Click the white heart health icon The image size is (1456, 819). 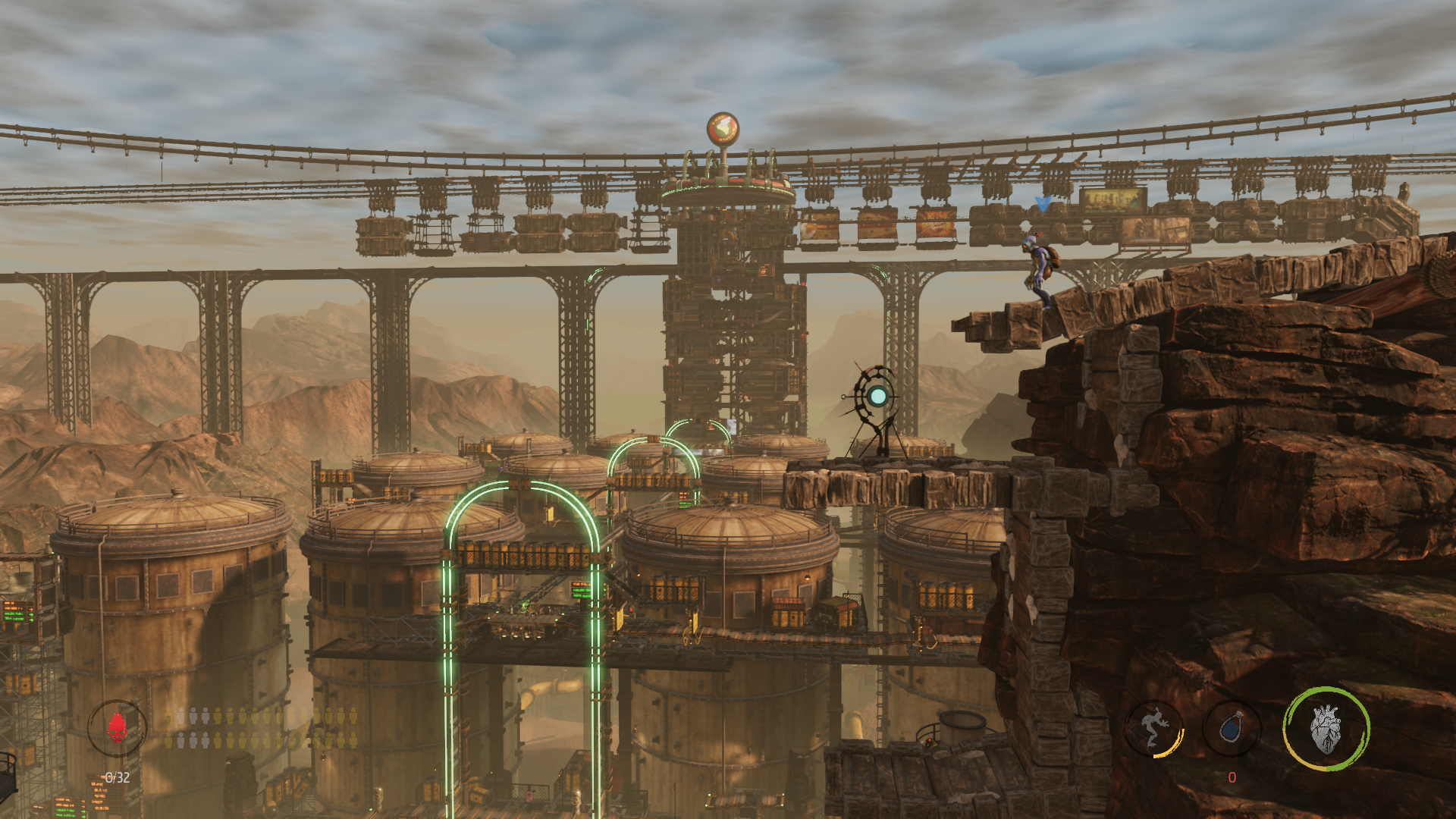coord(1326,729)
